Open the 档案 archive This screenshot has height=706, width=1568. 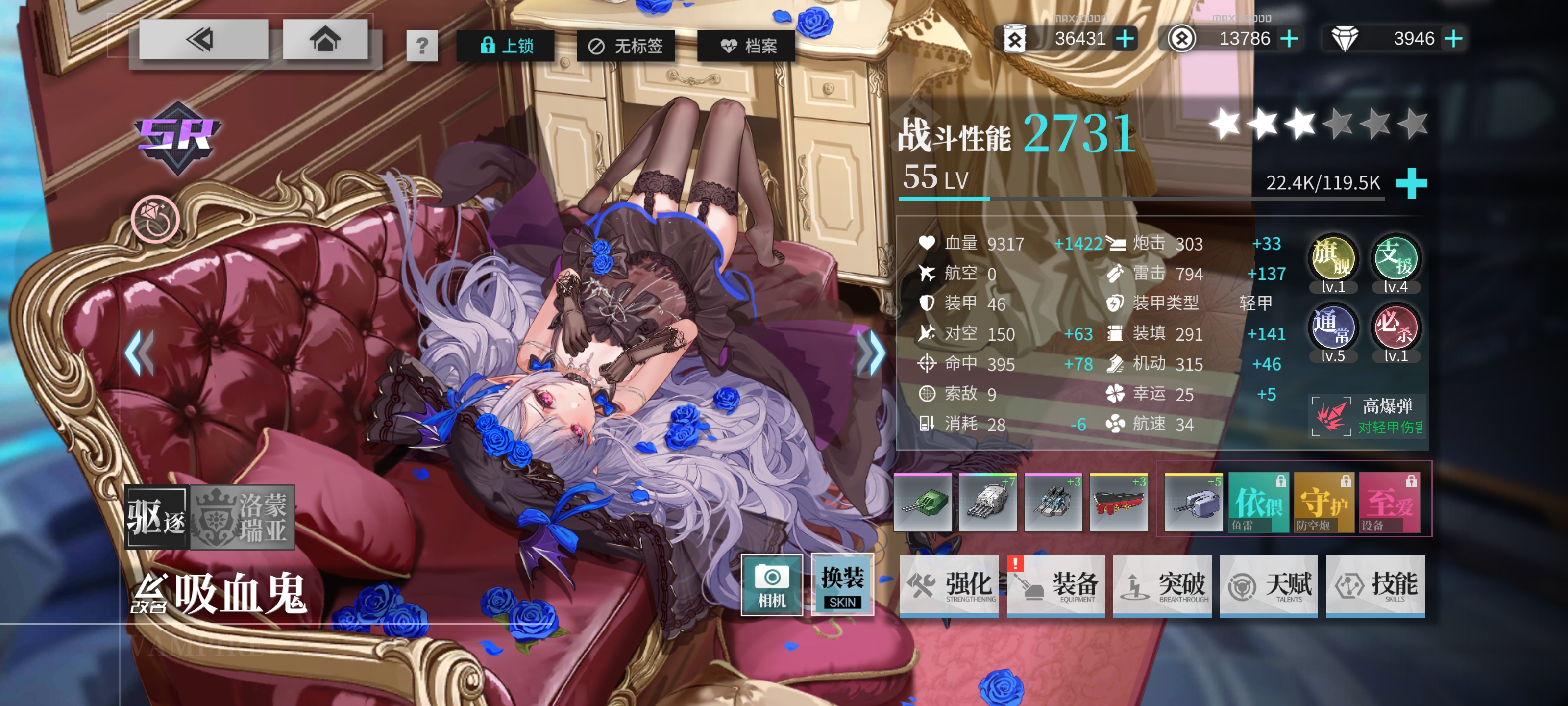(x=747, y=46)
